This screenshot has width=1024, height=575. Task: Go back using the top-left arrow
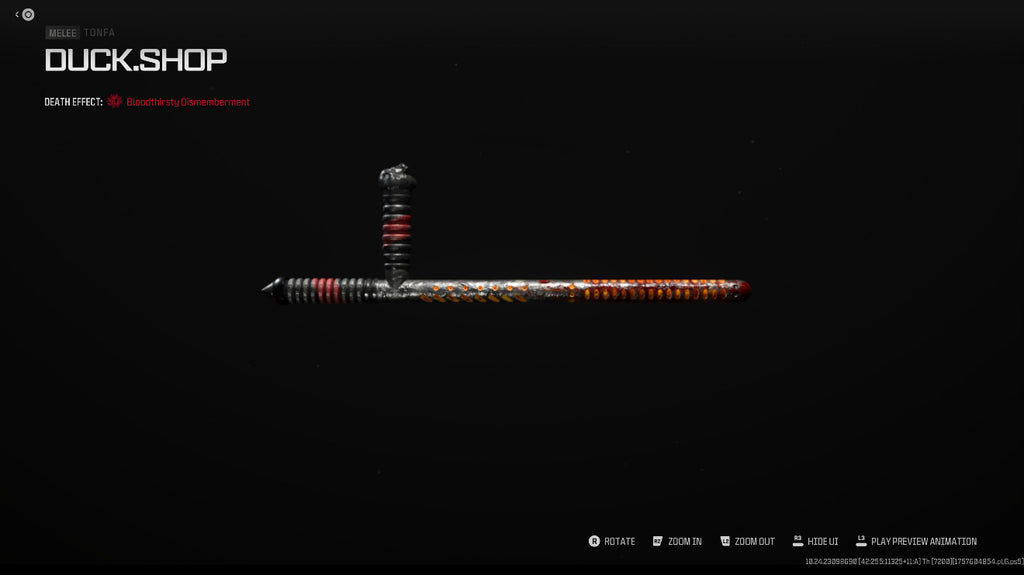18,14
